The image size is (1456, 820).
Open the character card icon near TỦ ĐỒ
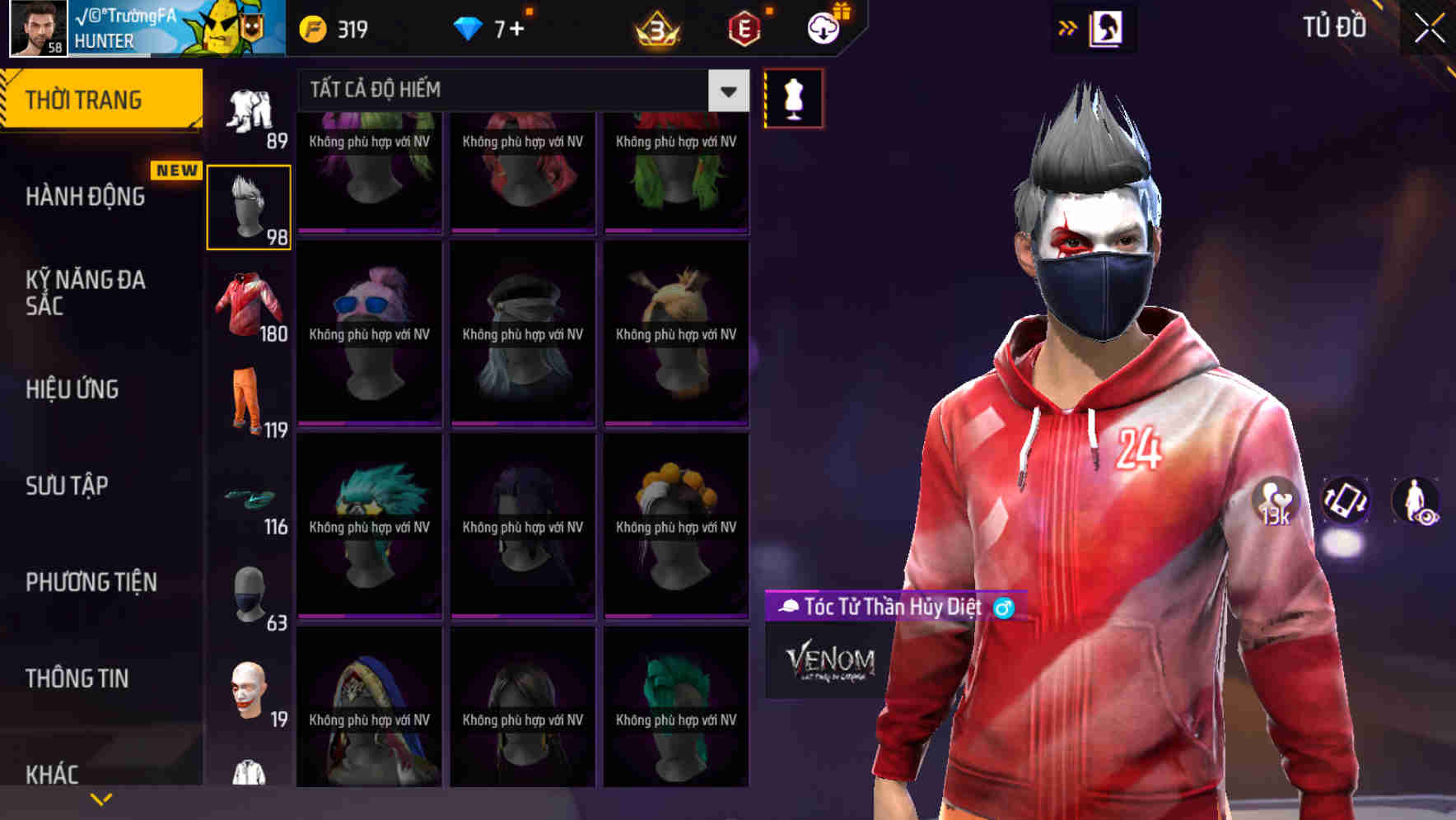1108,26
